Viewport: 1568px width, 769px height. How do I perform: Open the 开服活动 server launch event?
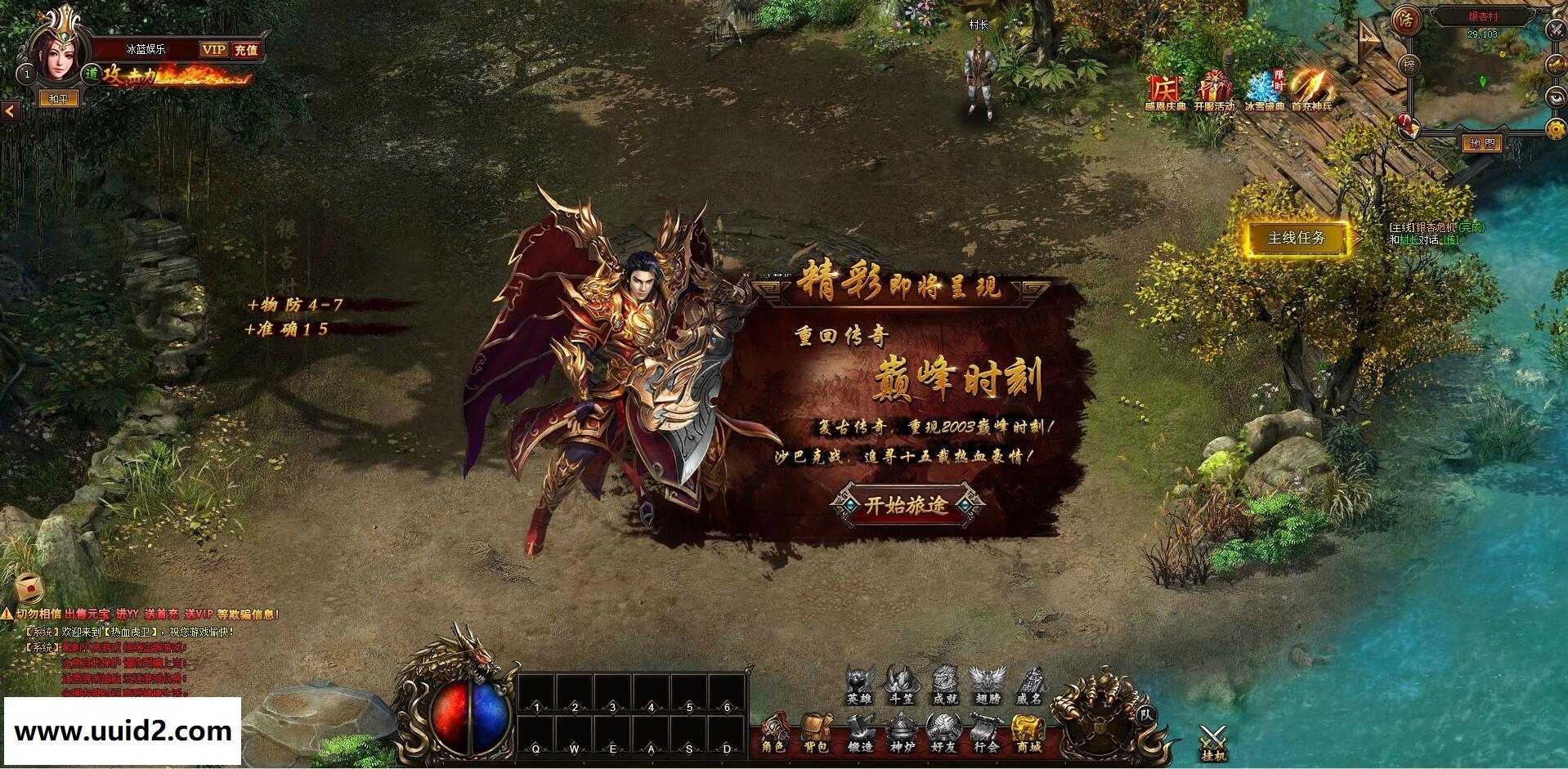pos(1214,90)
